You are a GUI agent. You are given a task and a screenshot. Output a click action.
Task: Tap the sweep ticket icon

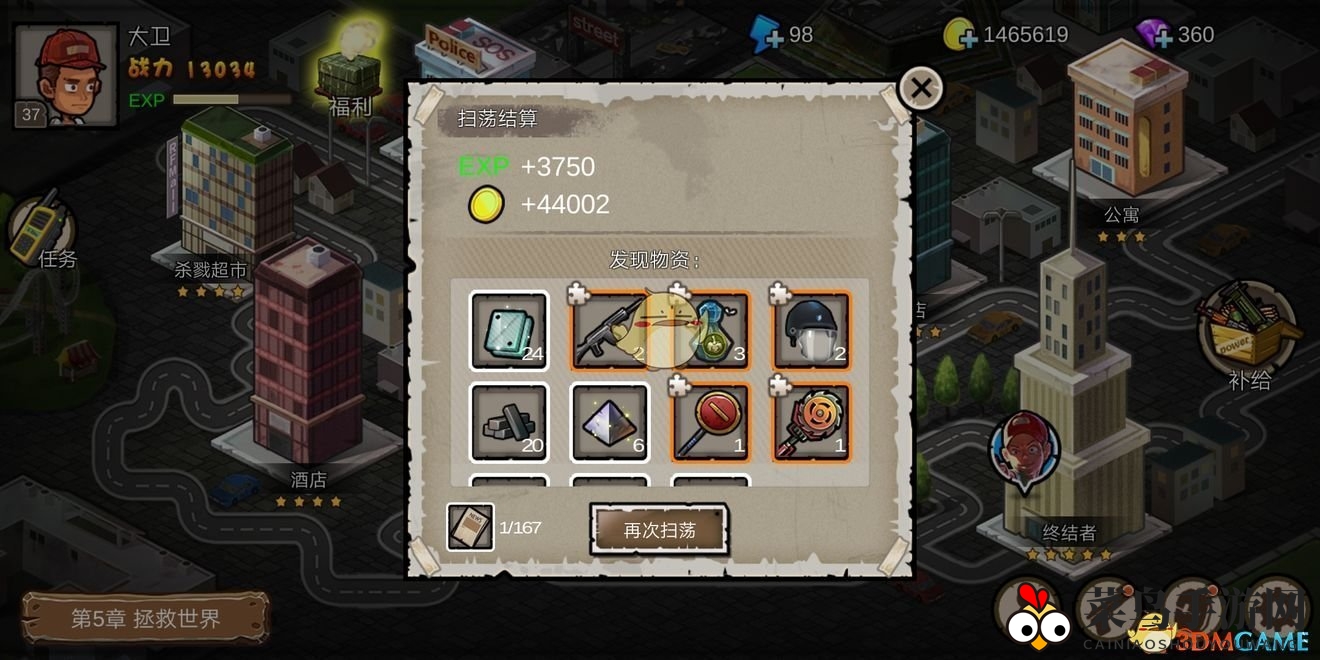point(470,527)
